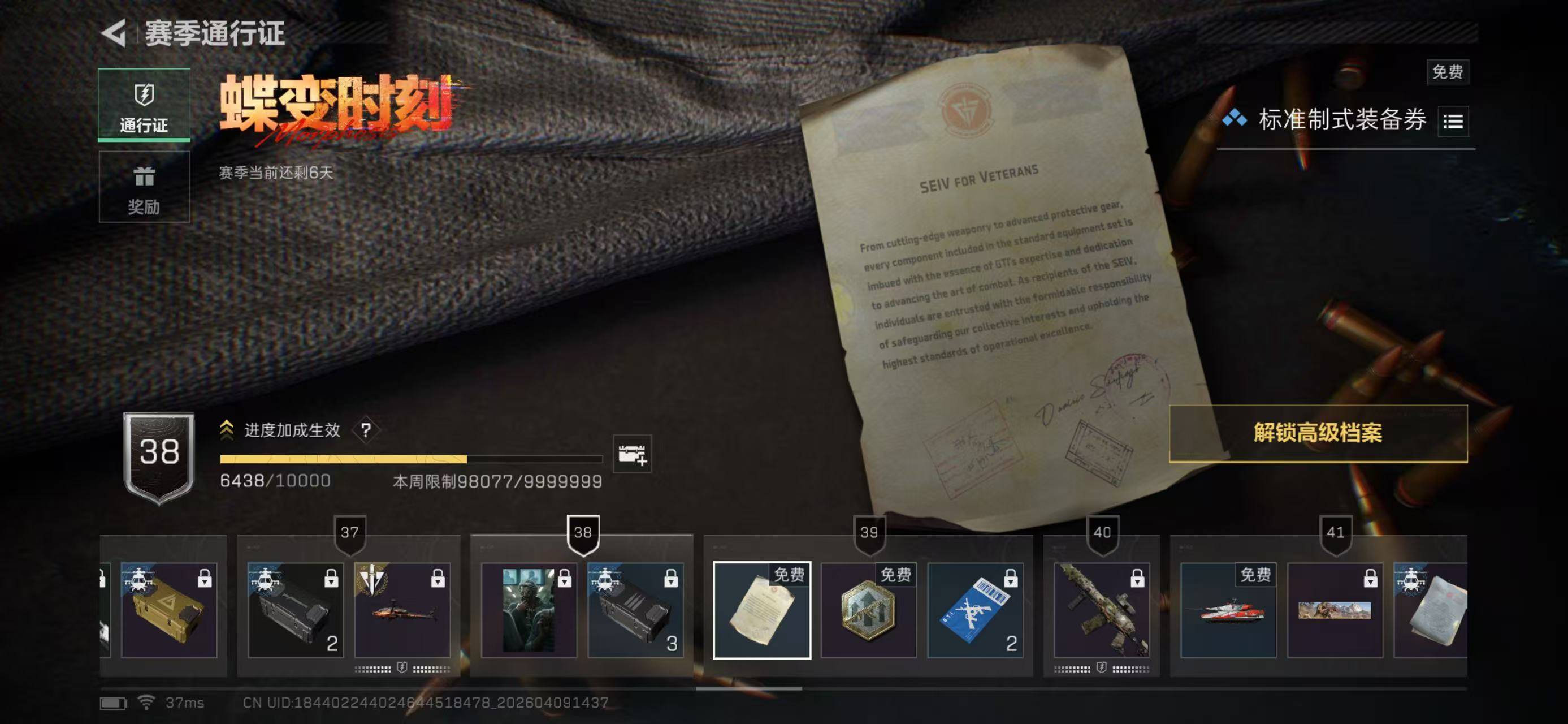Unlock premium file with 解锁高级档案
This screenshot has width=1568, height=724.
(x=1318, y=433)
